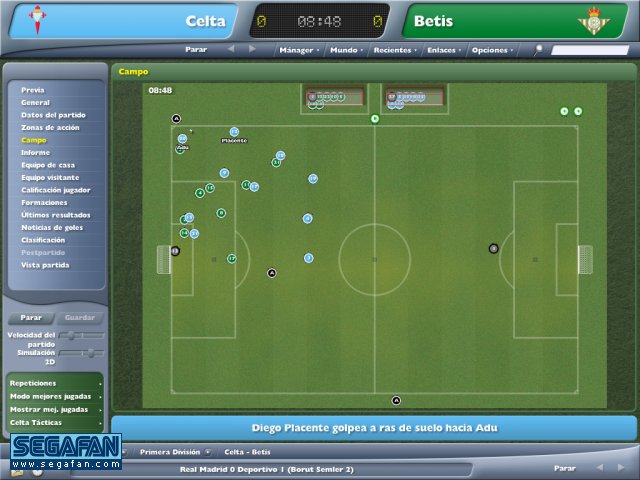This screenshot has width=640, height=480.
Task: Open the Primera División link in the bottom bar
Action: [169, 452]
